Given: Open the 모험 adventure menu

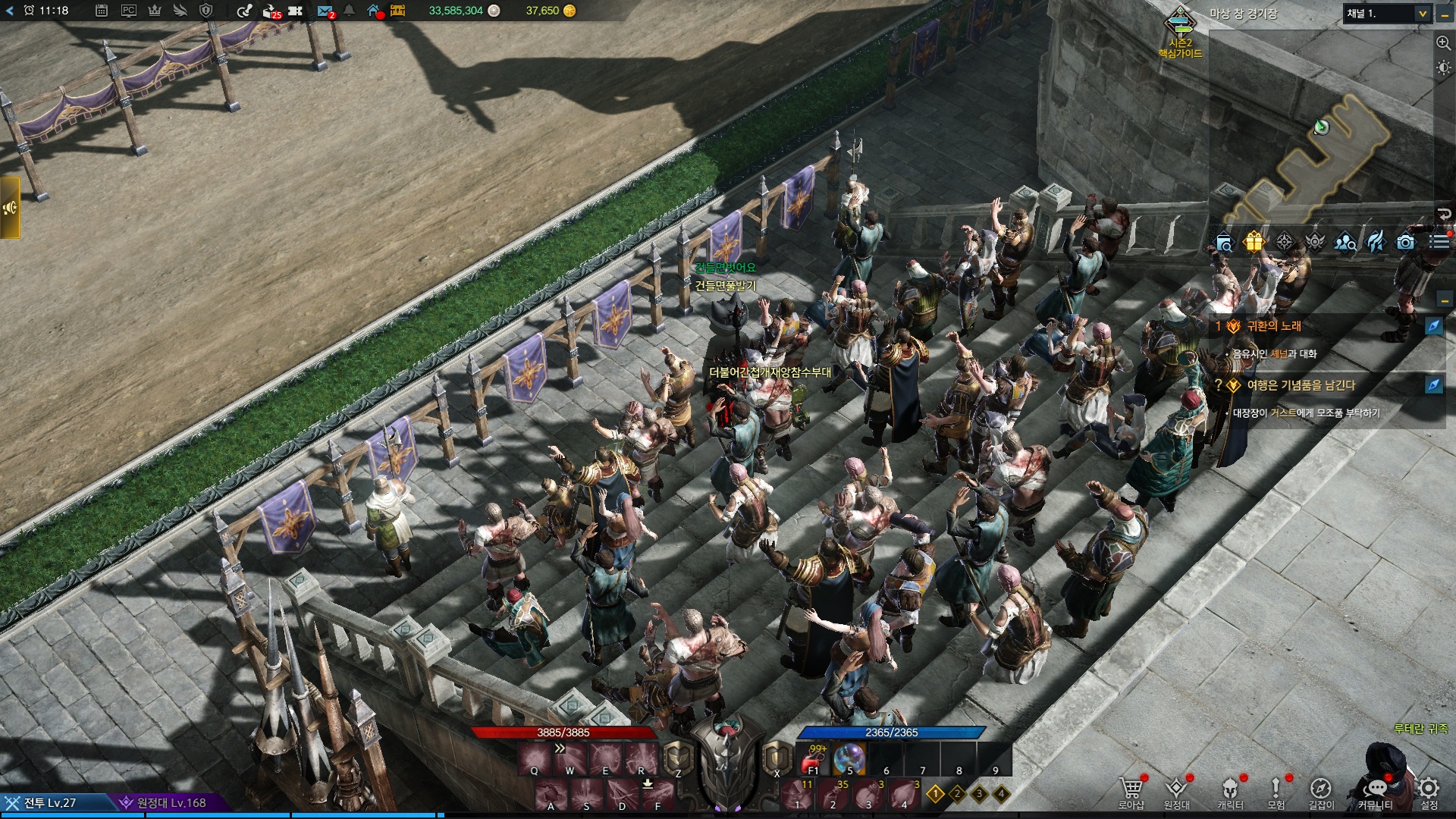Looking at the screenshot, I should 1276,791.
